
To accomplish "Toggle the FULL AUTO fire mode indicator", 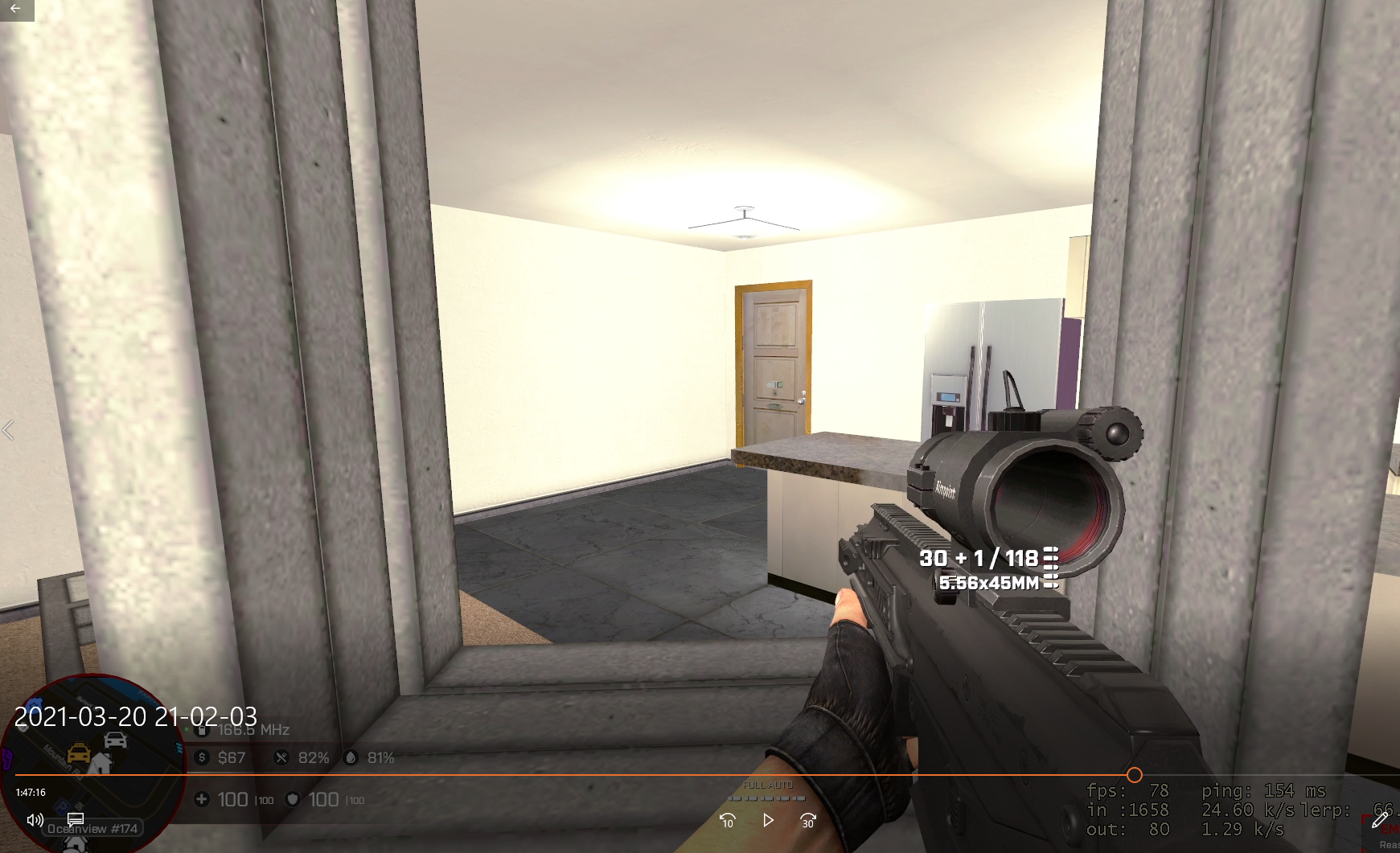I will click(767, 784).
